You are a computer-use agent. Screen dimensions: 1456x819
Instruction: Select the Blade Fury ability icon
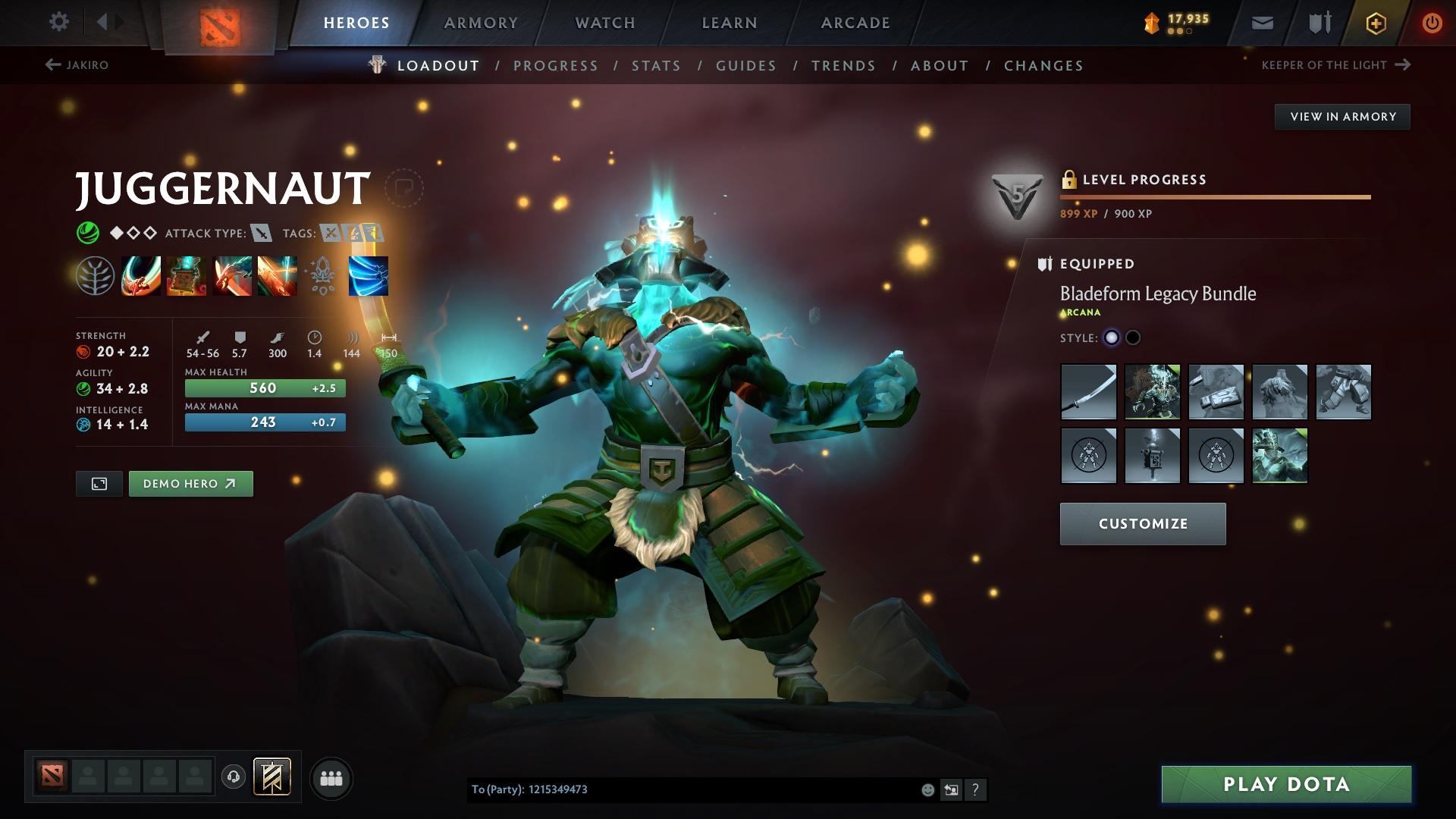point(141,275)
